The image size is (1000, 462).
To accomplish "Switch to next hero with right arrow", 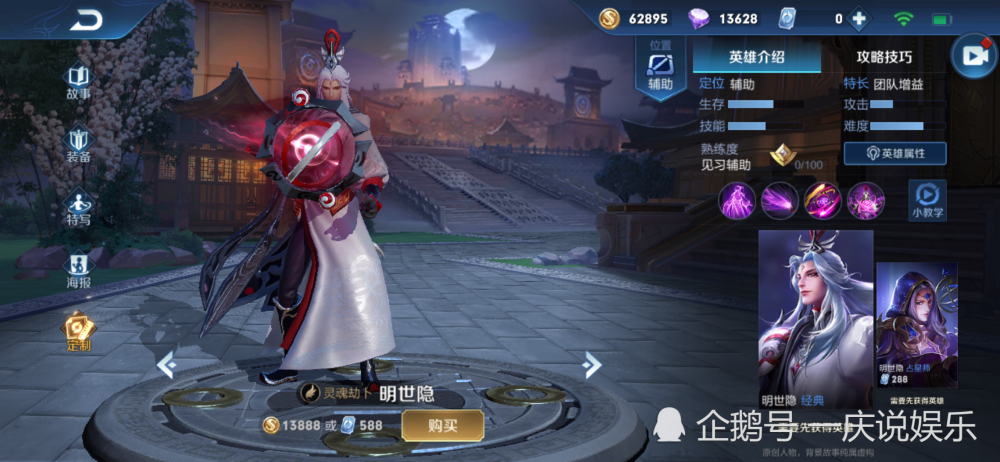I will click(x=592, y=365).
